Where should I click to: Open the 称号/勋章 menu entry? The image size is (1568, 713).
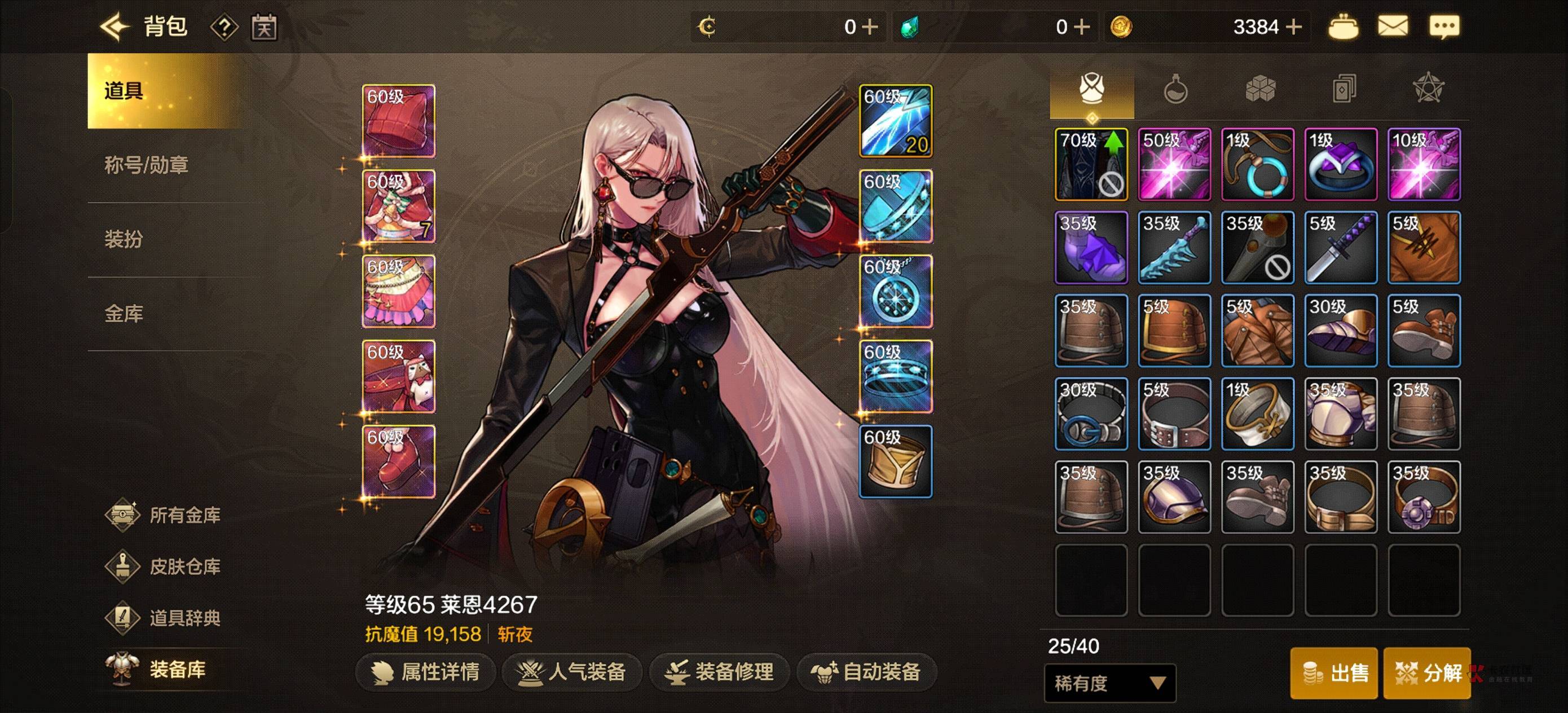click(x=146, y=165)
